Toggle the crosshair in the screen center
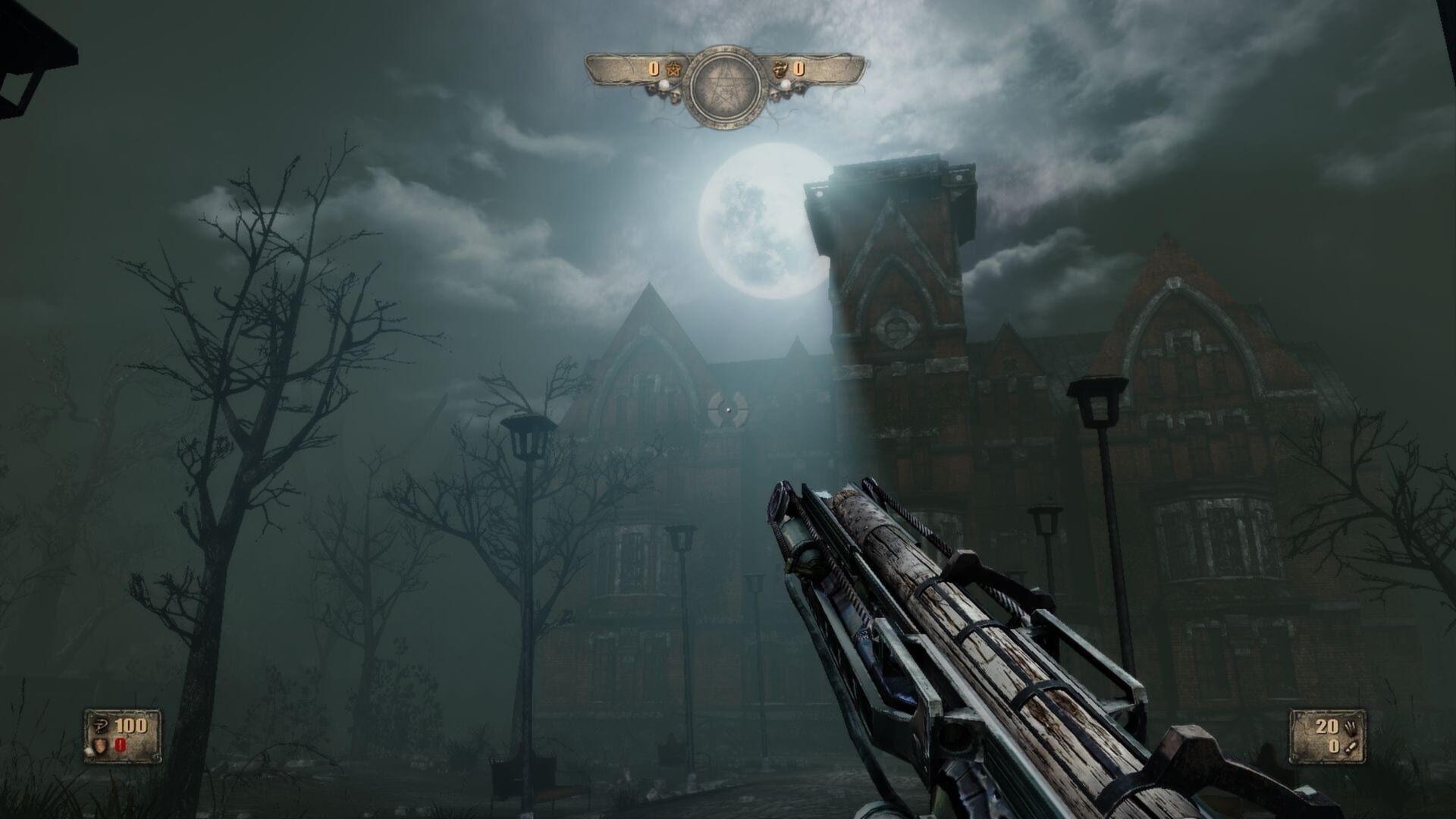The height and width of the screenshot is (819, 1456). (728, 409)
